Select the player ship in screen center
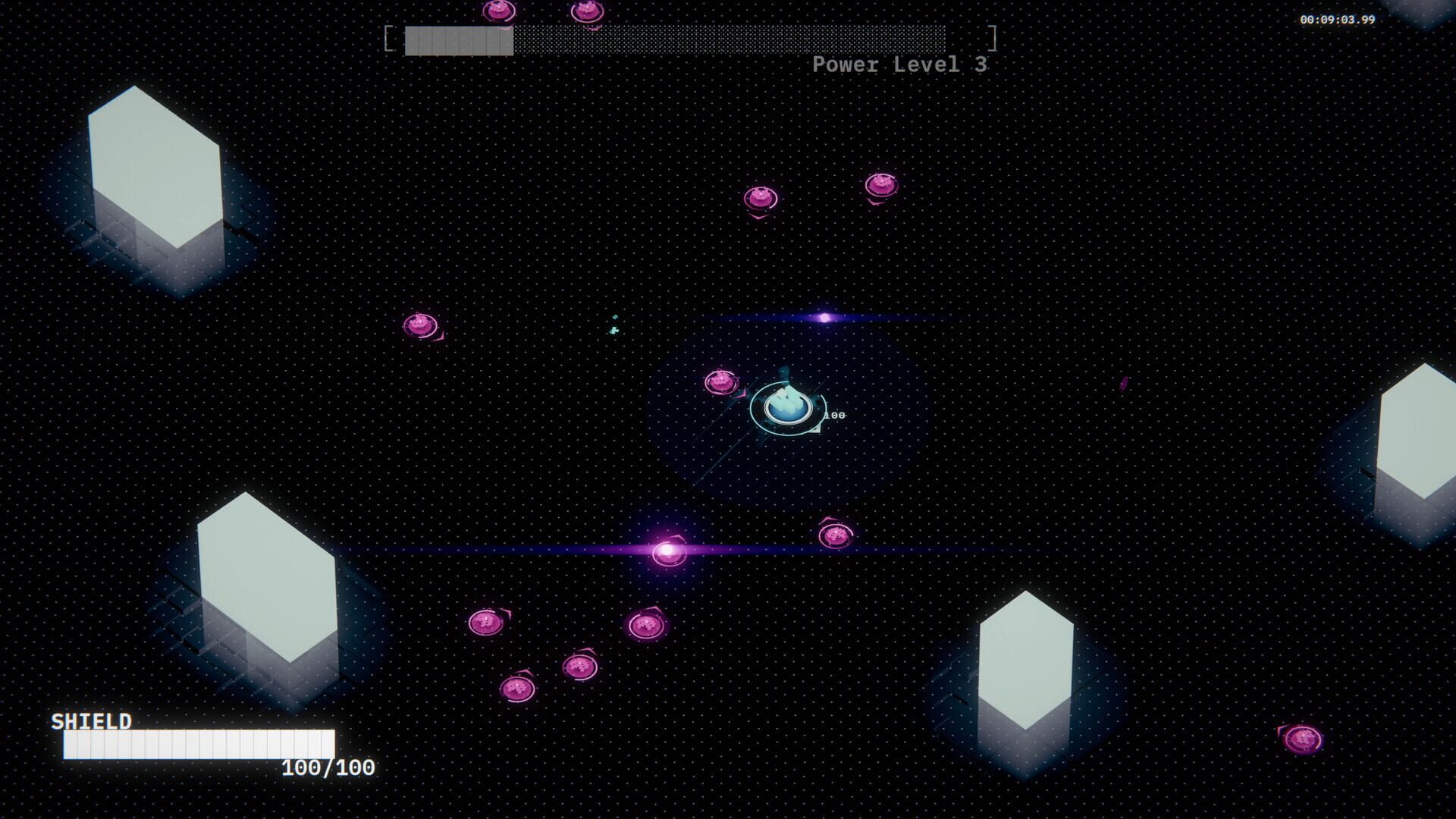 pyautogui.click(x=785, y=409)
